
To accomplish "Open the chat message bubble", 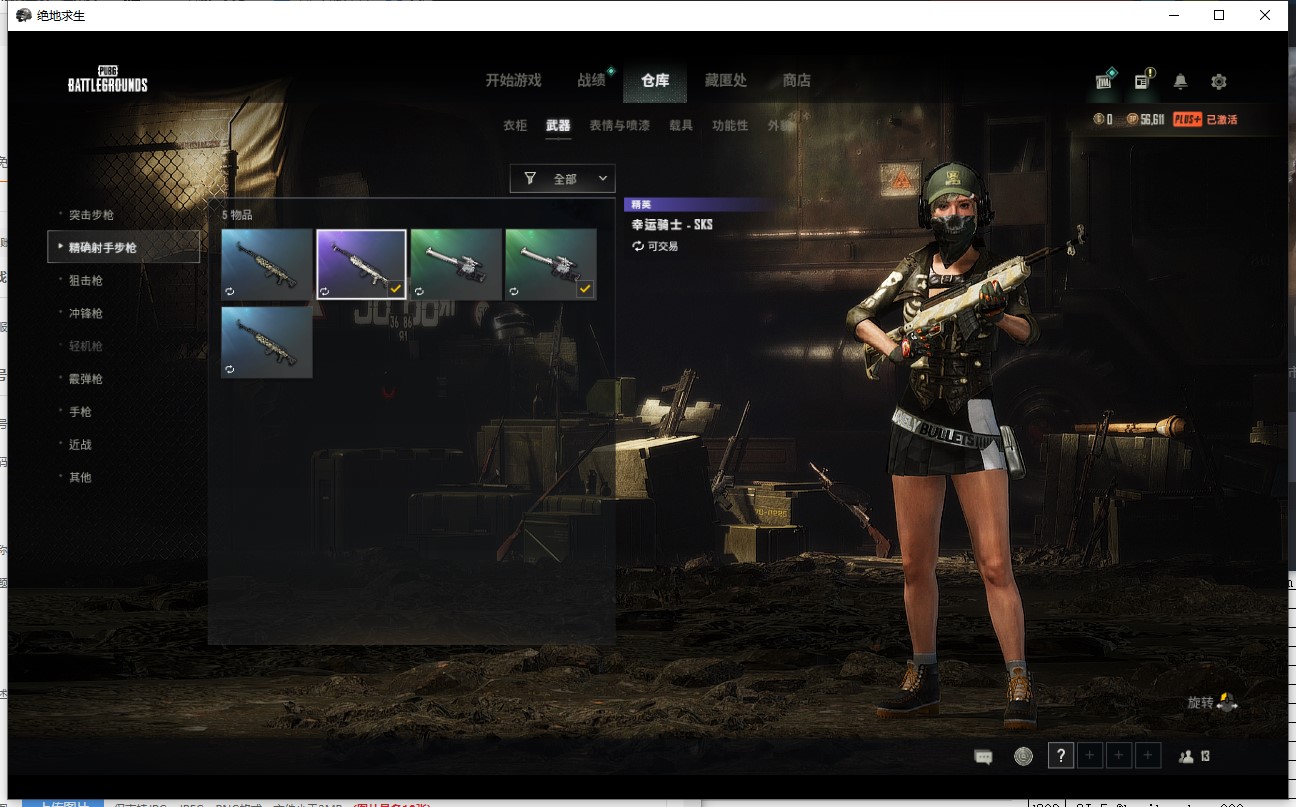I will point(984,755).
